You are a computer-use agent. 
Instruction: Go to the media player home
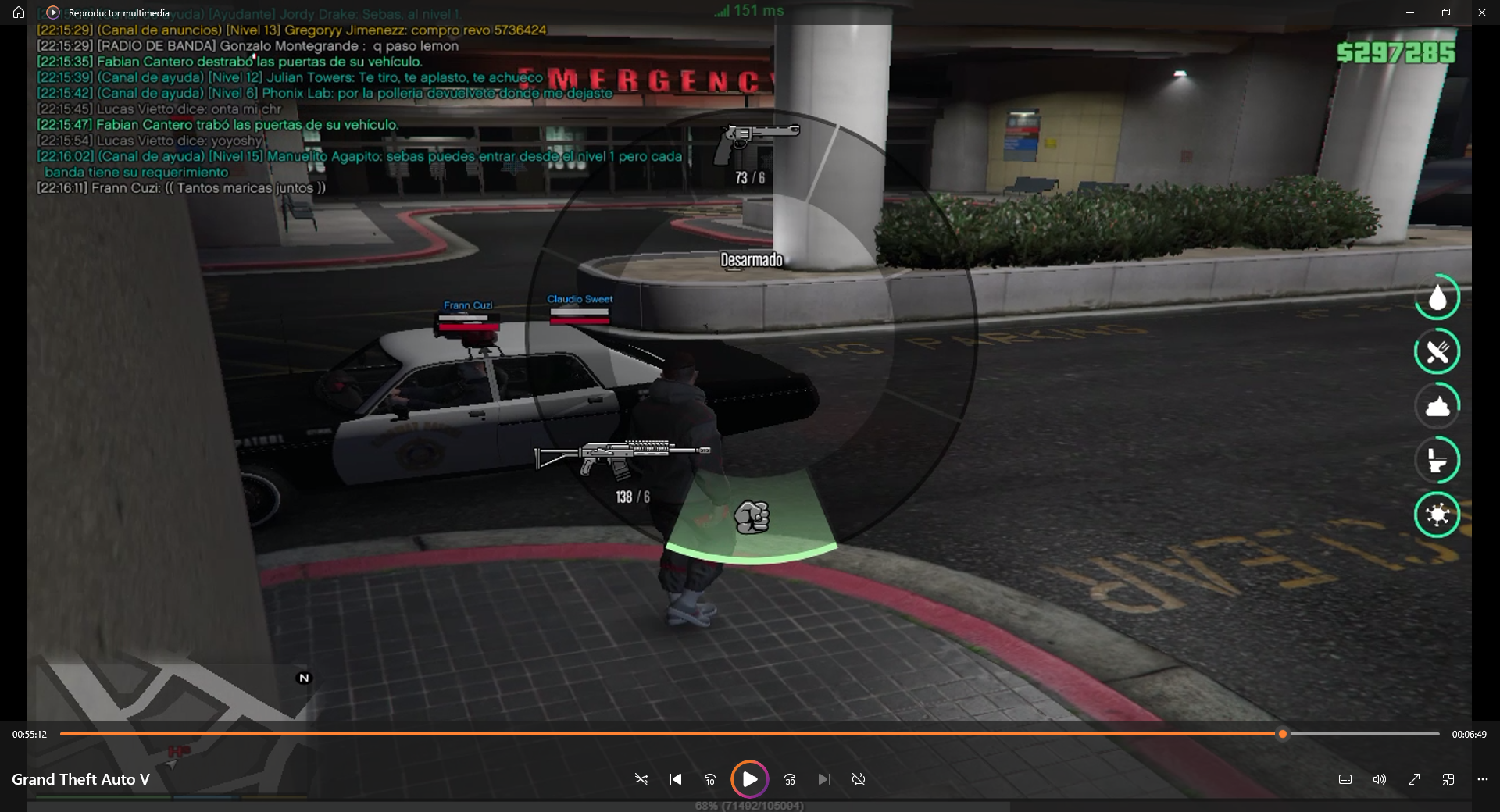coord(19,12)
